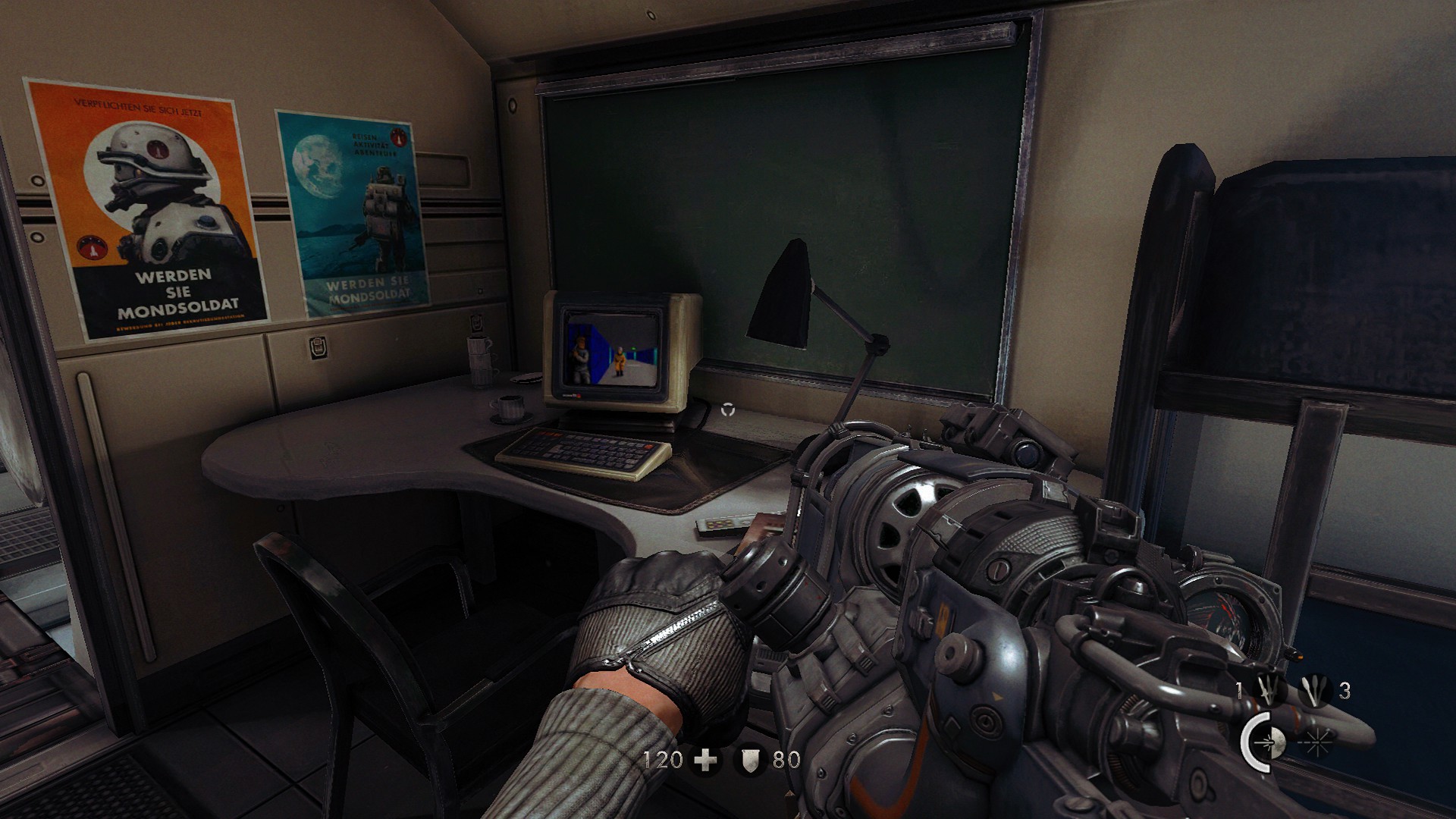This screenshot has height=819, width=1456.
Task: Click the health cross icon
Action: coord(706,759)
